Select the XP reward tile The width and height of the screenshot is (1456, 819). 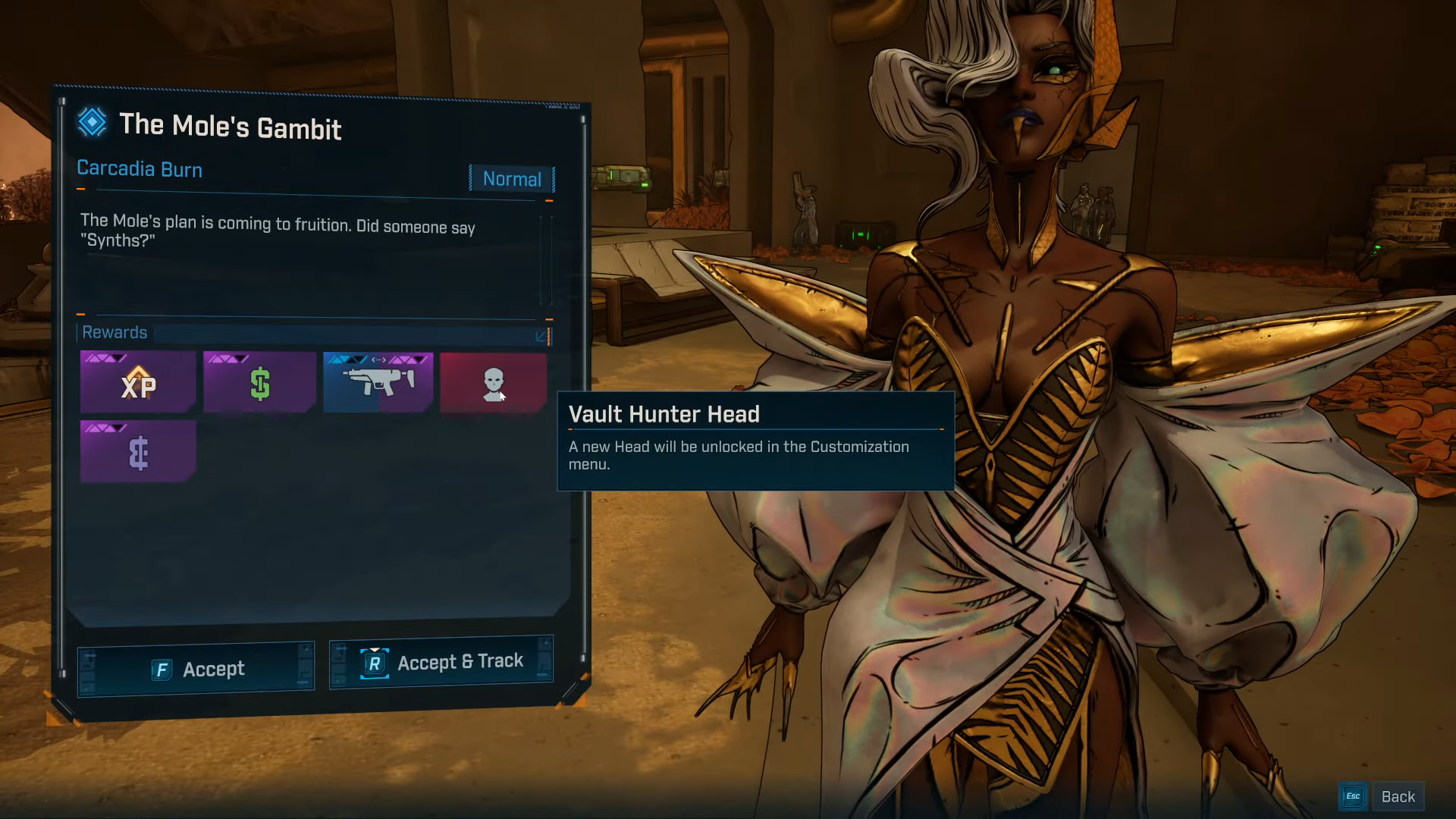pos(138,383)
